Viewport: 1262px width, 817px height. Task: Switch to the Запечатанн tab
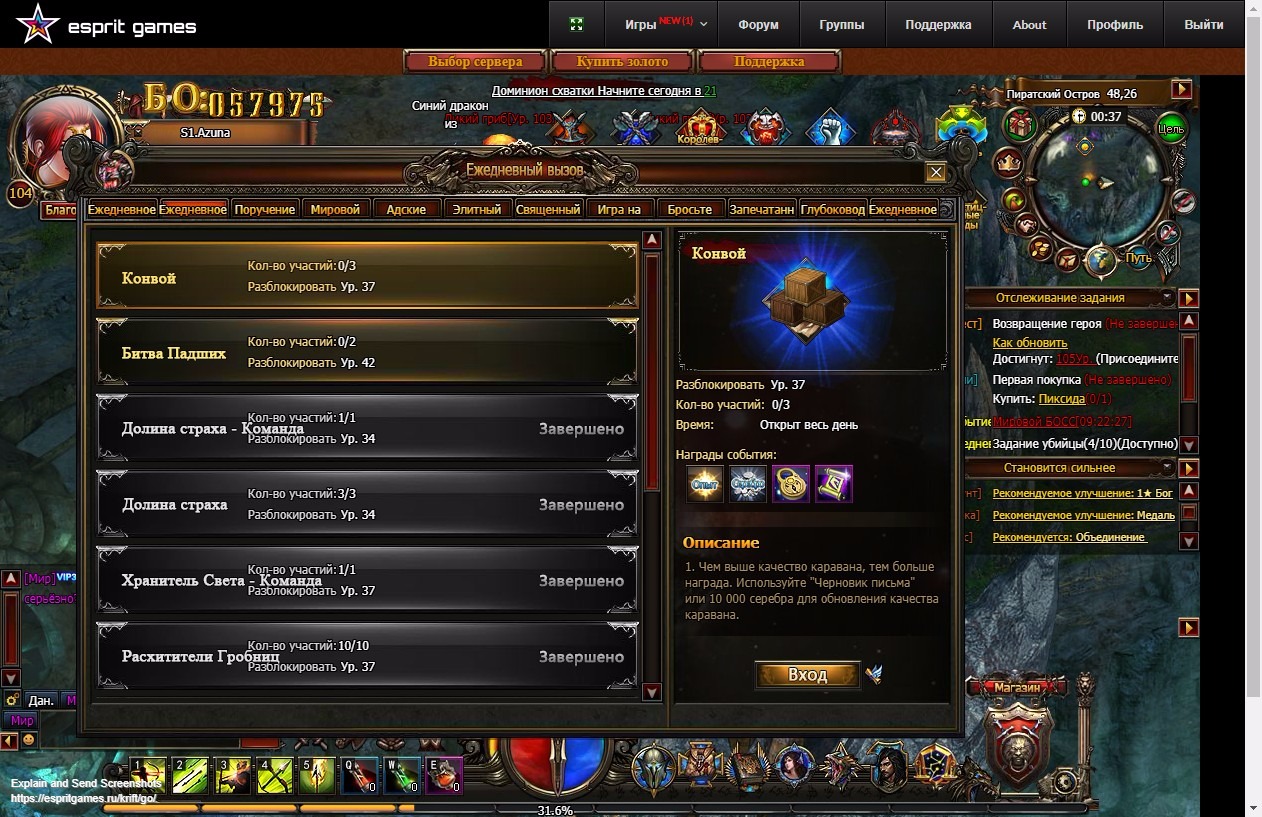pyautogui.click(x=762, y=209)
